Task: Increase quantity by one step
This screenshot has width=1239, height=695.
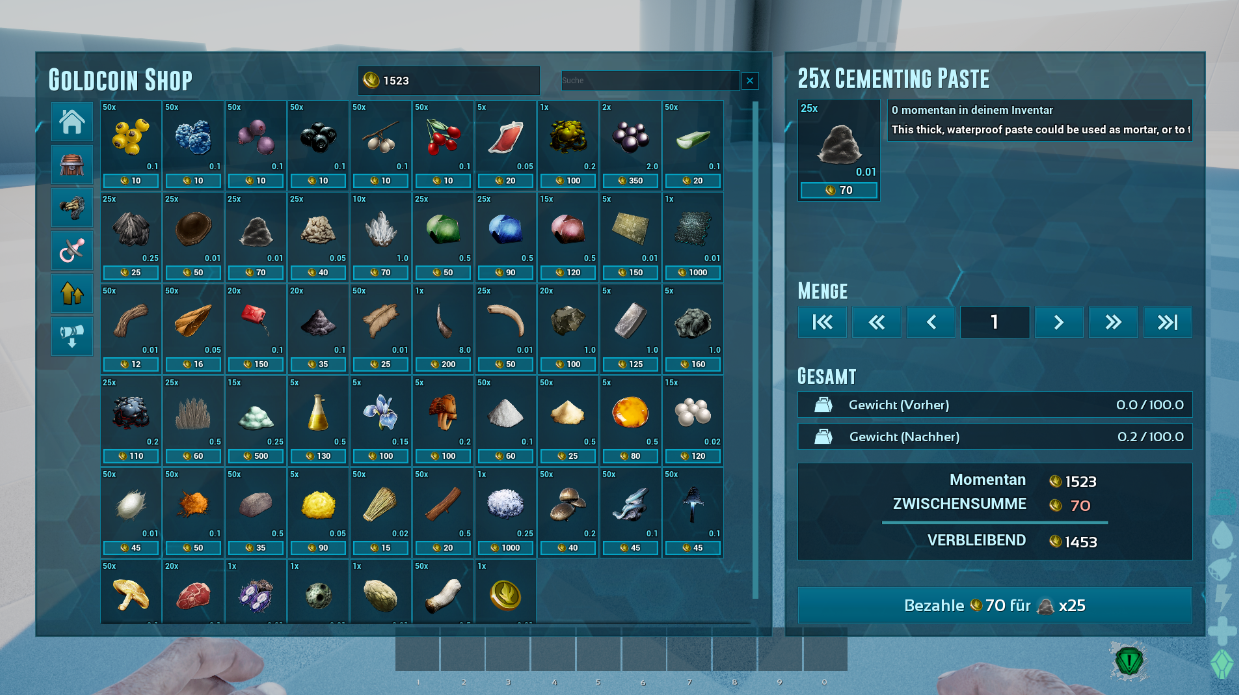Action: [x=1059, y=322]
